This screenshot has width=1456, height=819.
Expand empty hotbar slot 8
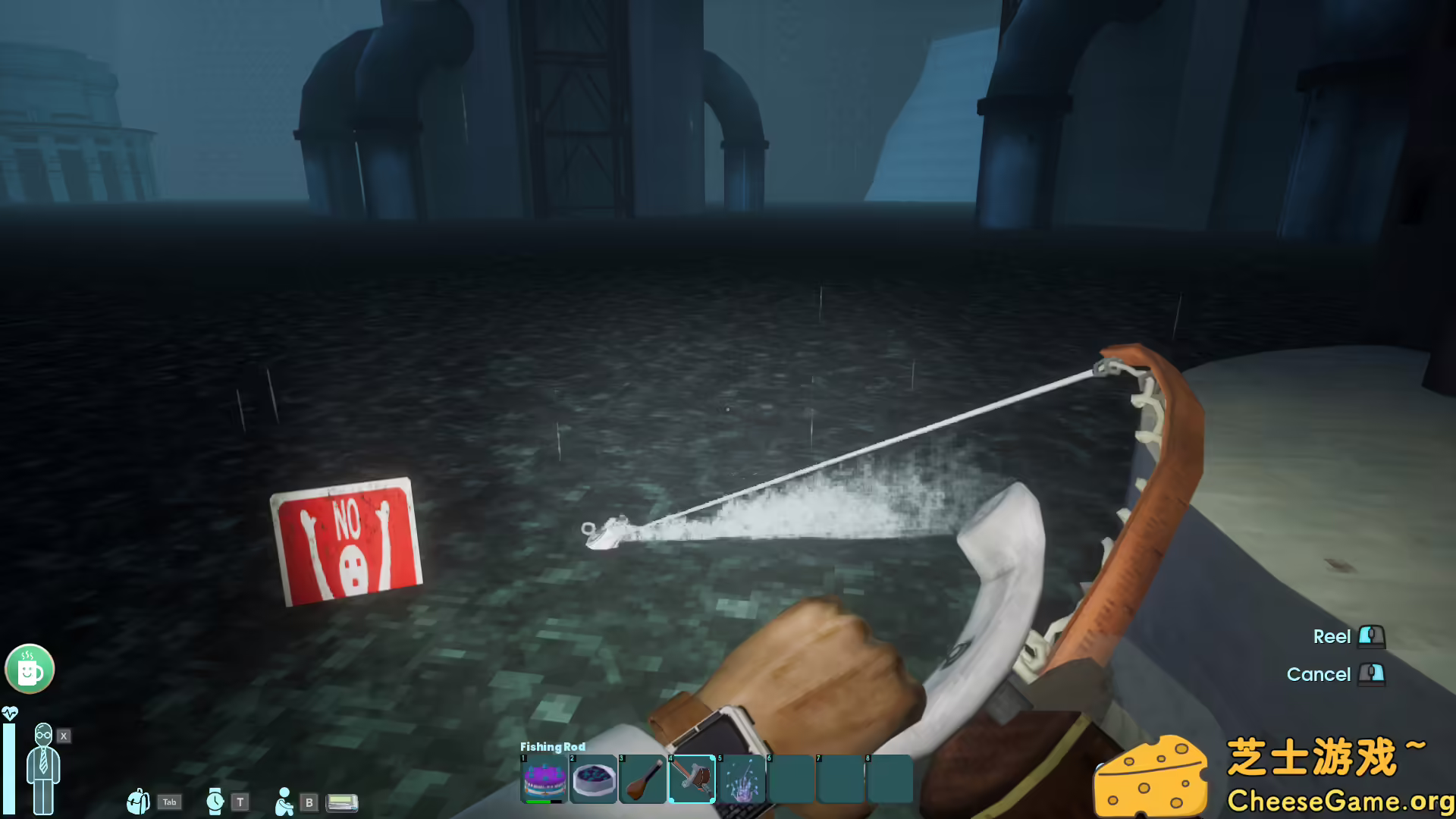point(889,777)
